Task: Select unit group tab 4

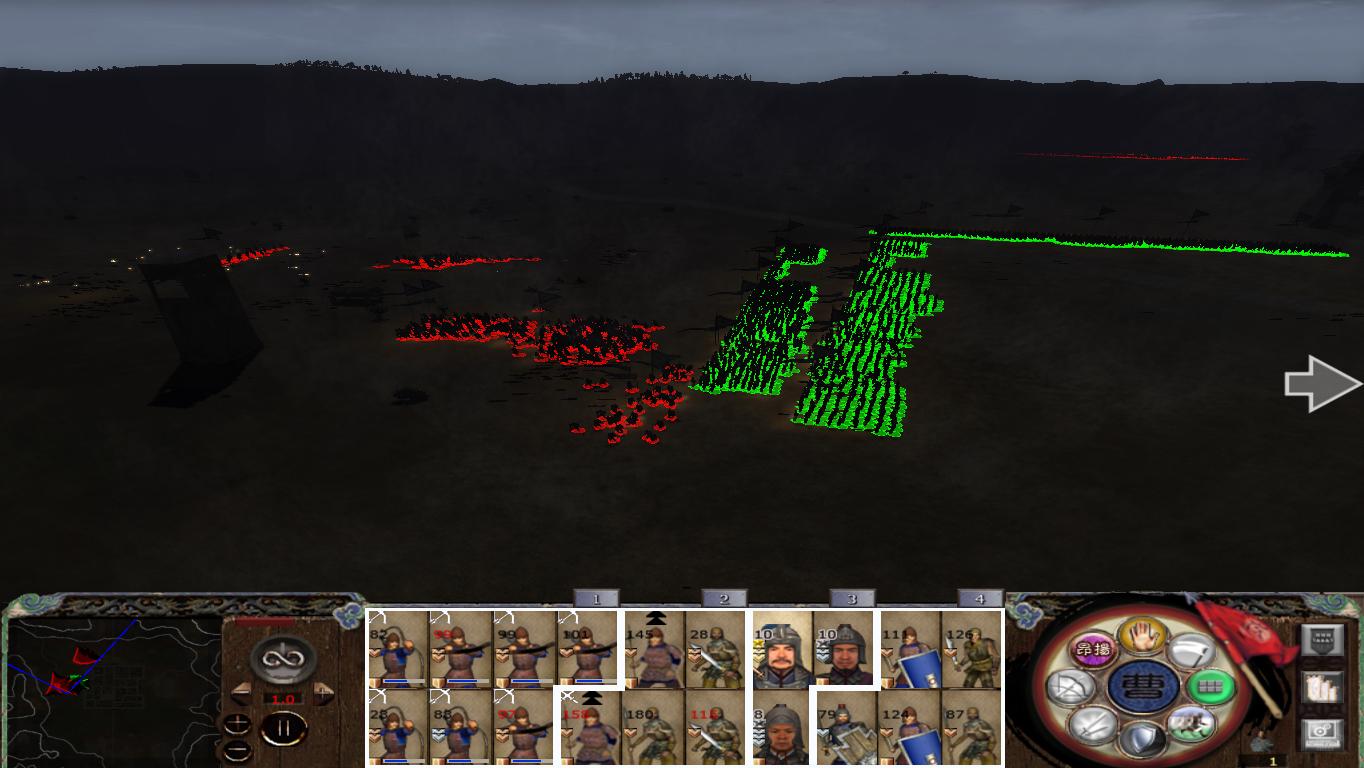Action: (x=977, y=600)
